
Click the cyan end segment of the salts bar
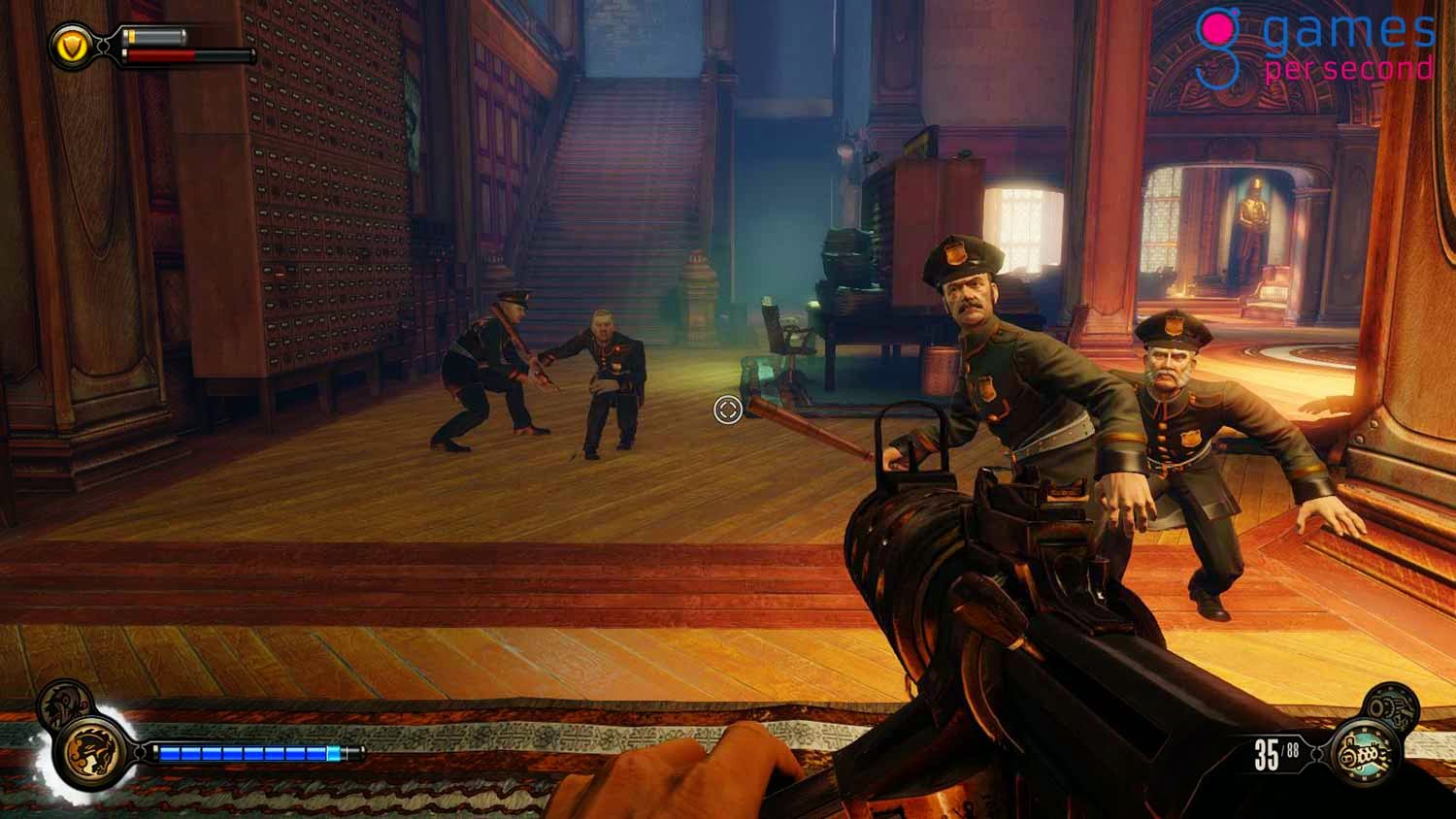click(x=332, y=752)
